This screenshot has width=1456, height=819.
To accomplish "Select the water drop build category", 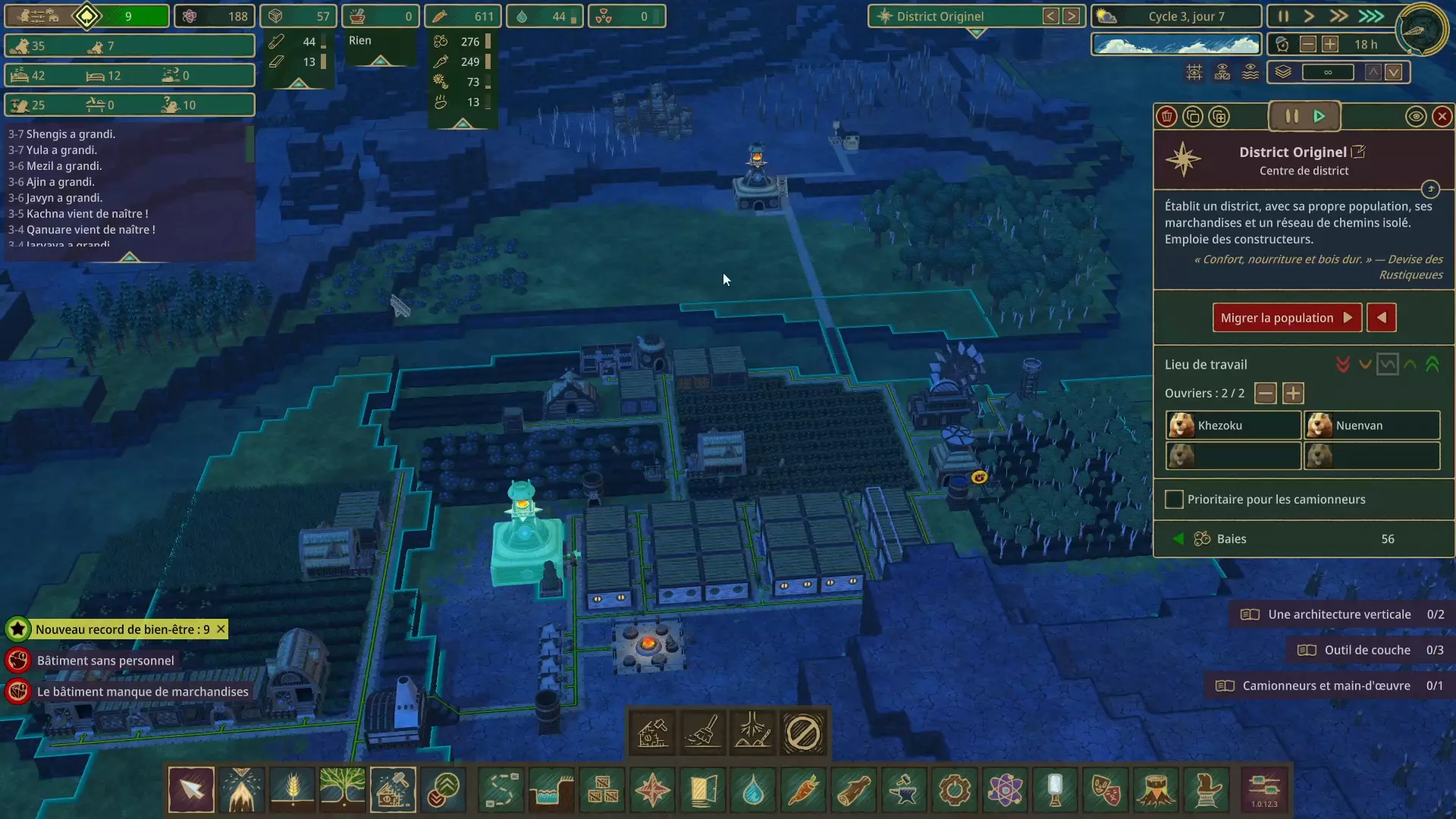I will (753, 790).
